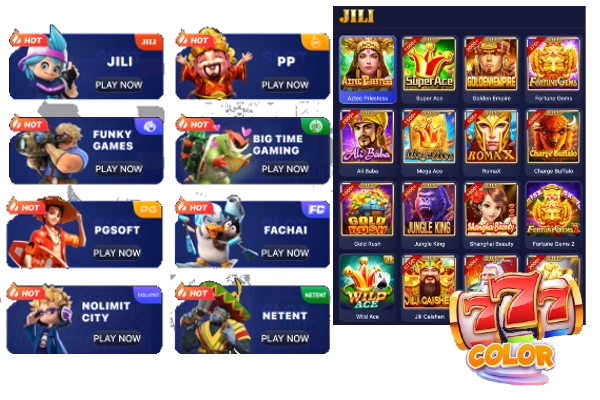The image size is (600, 400).
Task: Open Big Time Gaming via Play Now
Action: 285,169
